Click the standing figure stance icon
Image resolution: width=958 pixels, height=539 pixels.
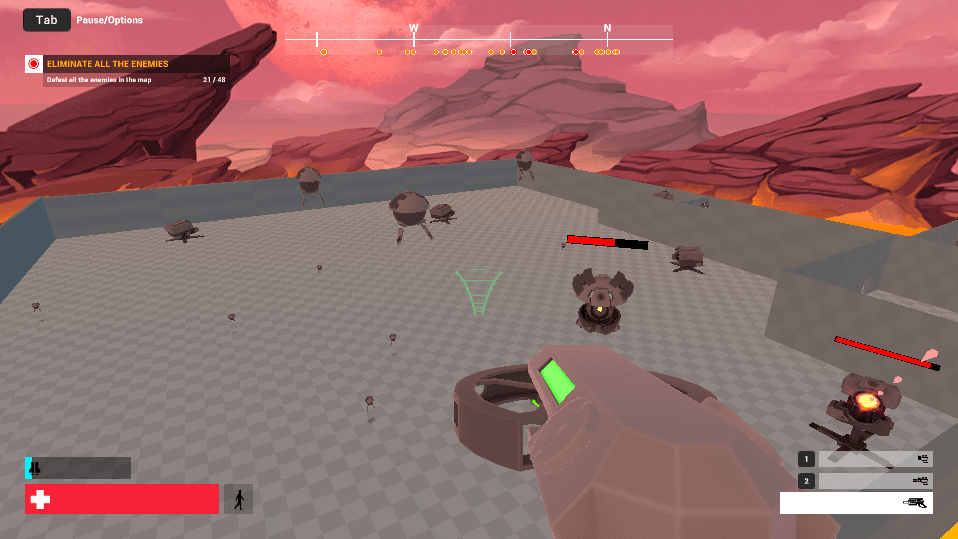click(238, 499)
